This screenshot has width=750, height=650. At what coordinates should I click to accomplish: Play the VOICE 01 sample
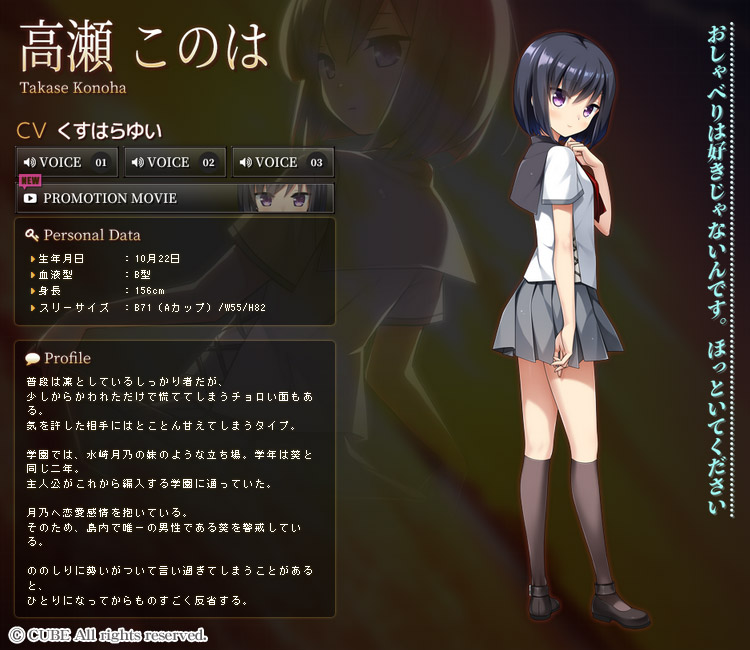pos(67,162)
